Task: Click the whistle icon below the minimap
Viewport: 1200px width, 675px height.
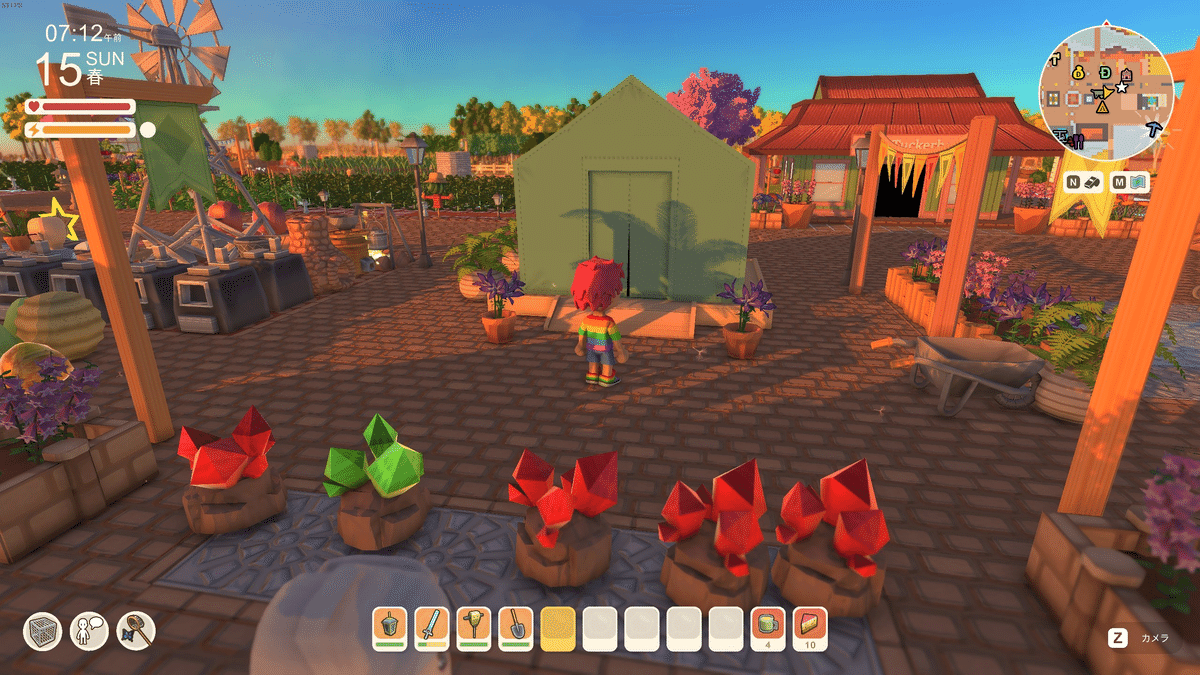Action: pos(1093,183)
